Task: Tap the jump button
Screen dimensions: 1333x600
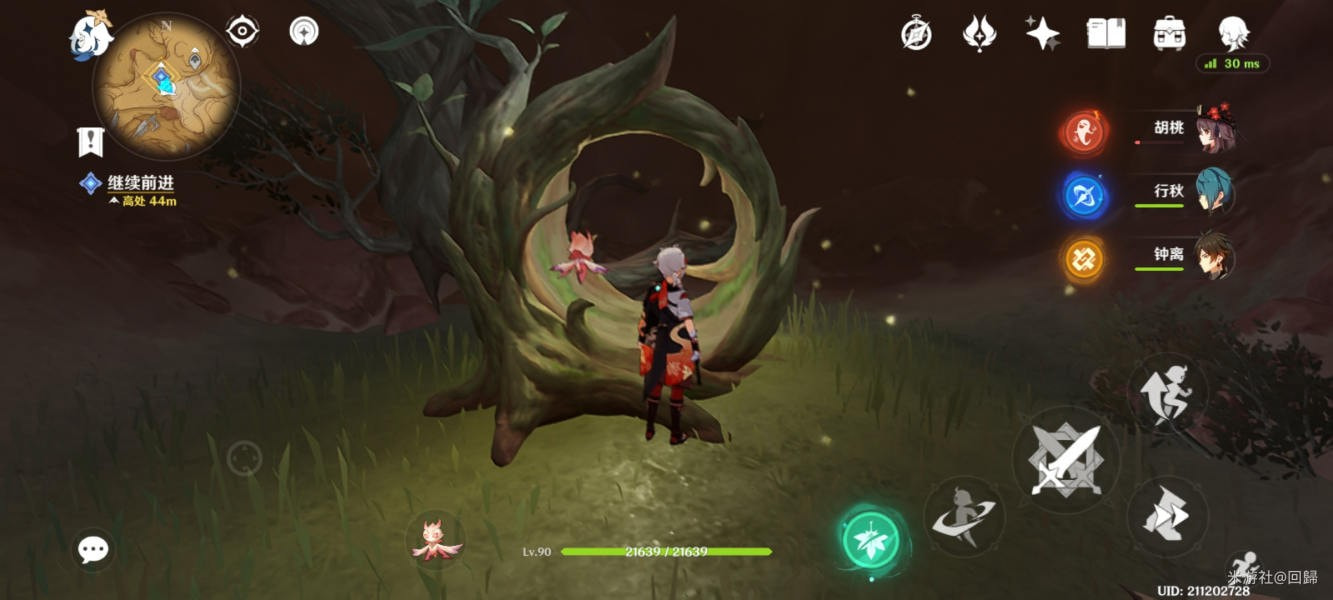Action: click(1167, 391)
